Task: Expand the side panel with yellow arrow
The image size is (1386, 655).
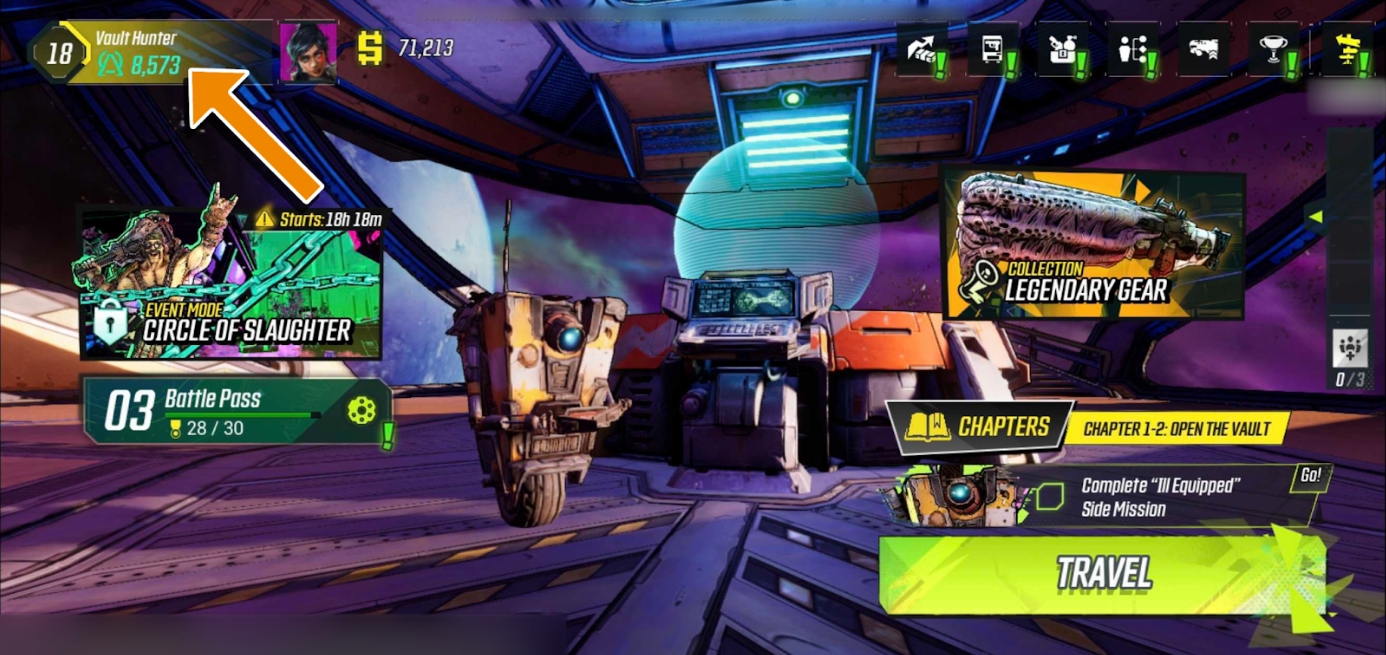Action: tap(1316, 216)
